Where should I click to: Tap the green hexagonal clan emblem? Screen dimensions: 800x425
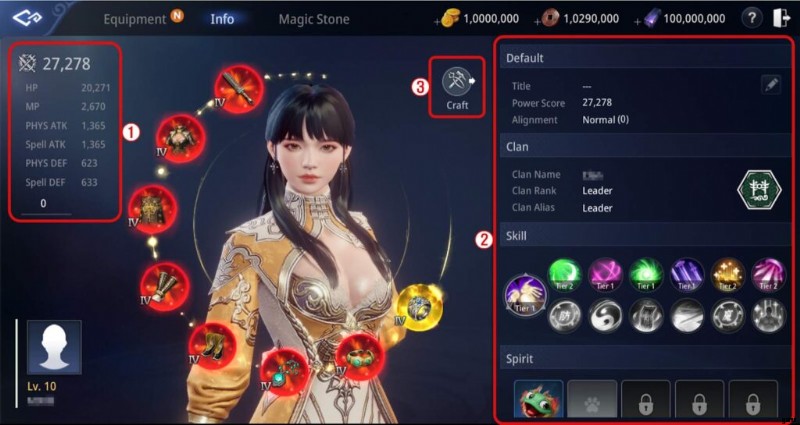point(757,190)
